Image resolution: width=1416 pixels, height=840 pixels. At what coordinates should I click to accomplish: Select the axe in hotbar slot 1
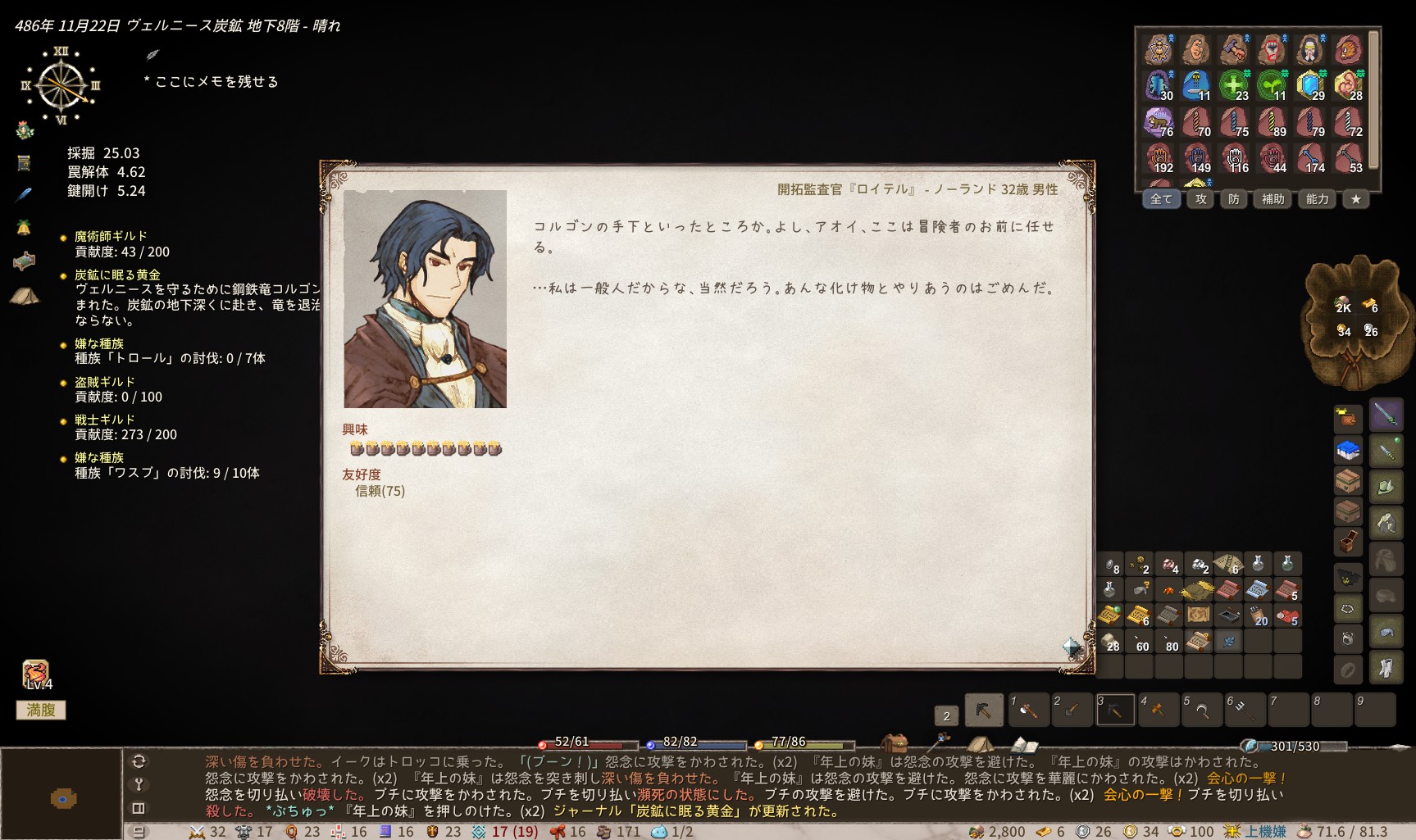coord(1029,710)
